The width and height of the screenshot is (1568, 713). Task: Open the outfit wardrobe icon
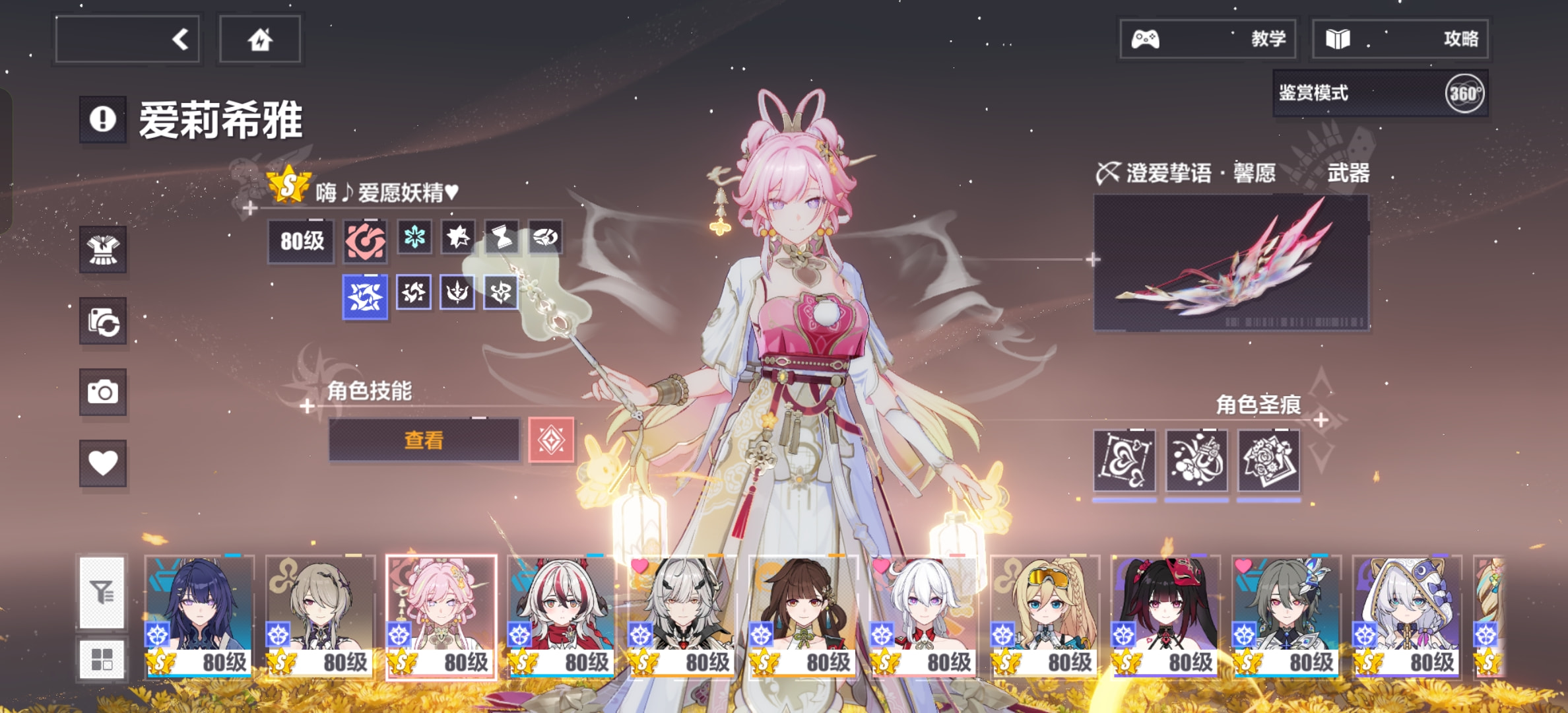coord(103,250)
